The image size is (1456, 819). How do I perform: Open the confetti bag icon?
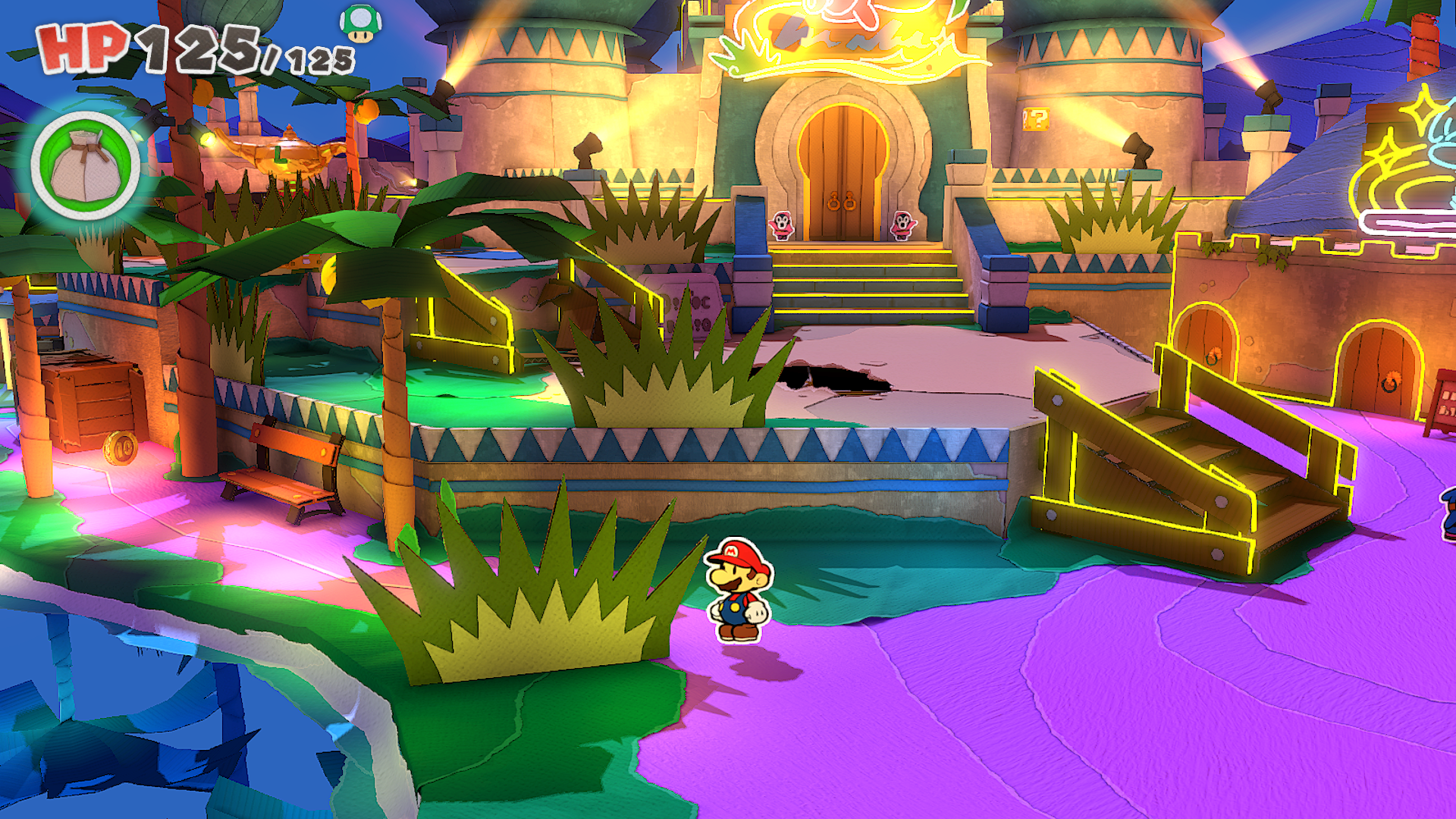(x=85, y=165)
